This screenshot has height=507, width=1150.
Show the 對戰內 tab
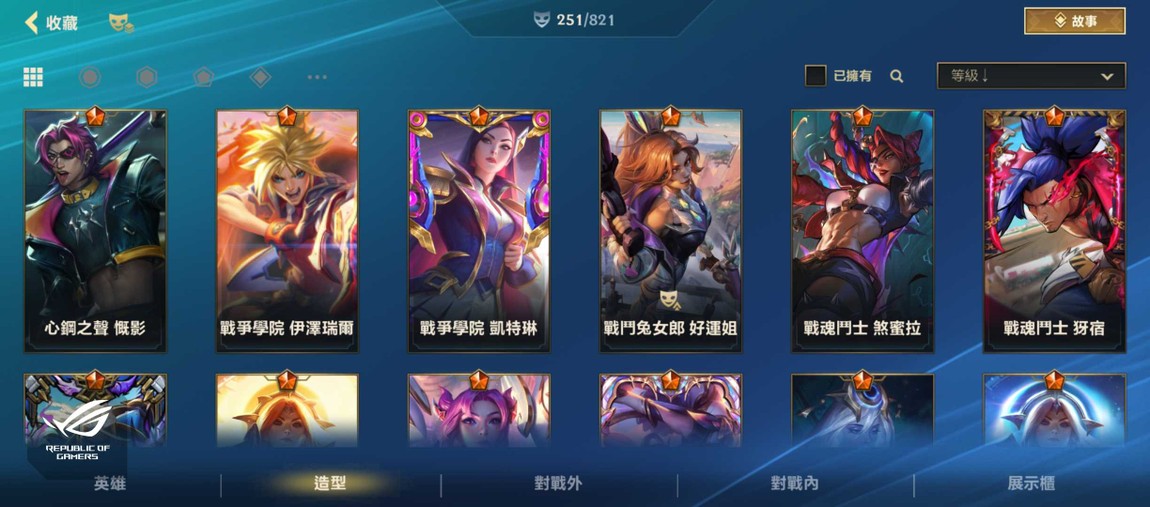pos(795,484)
